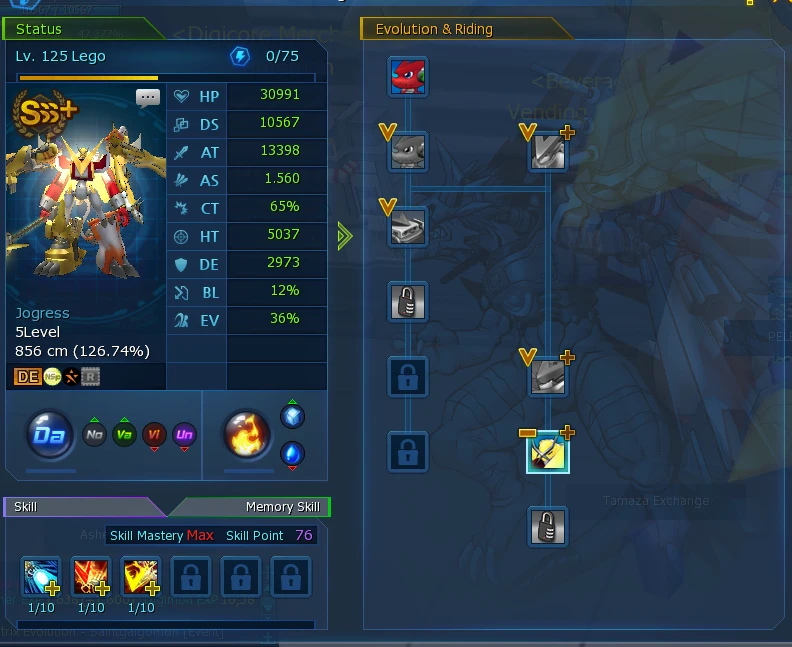Open the speech bubble on Digimon portrait
792x647 pixels.
pos(148,98)
